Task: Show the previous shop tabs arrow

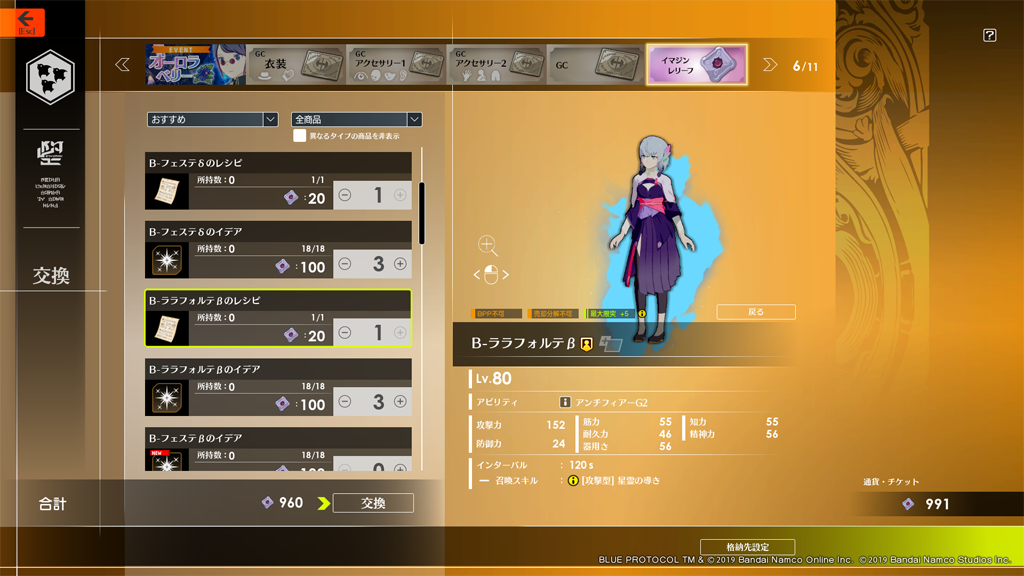Action: [x=123, y=65]
